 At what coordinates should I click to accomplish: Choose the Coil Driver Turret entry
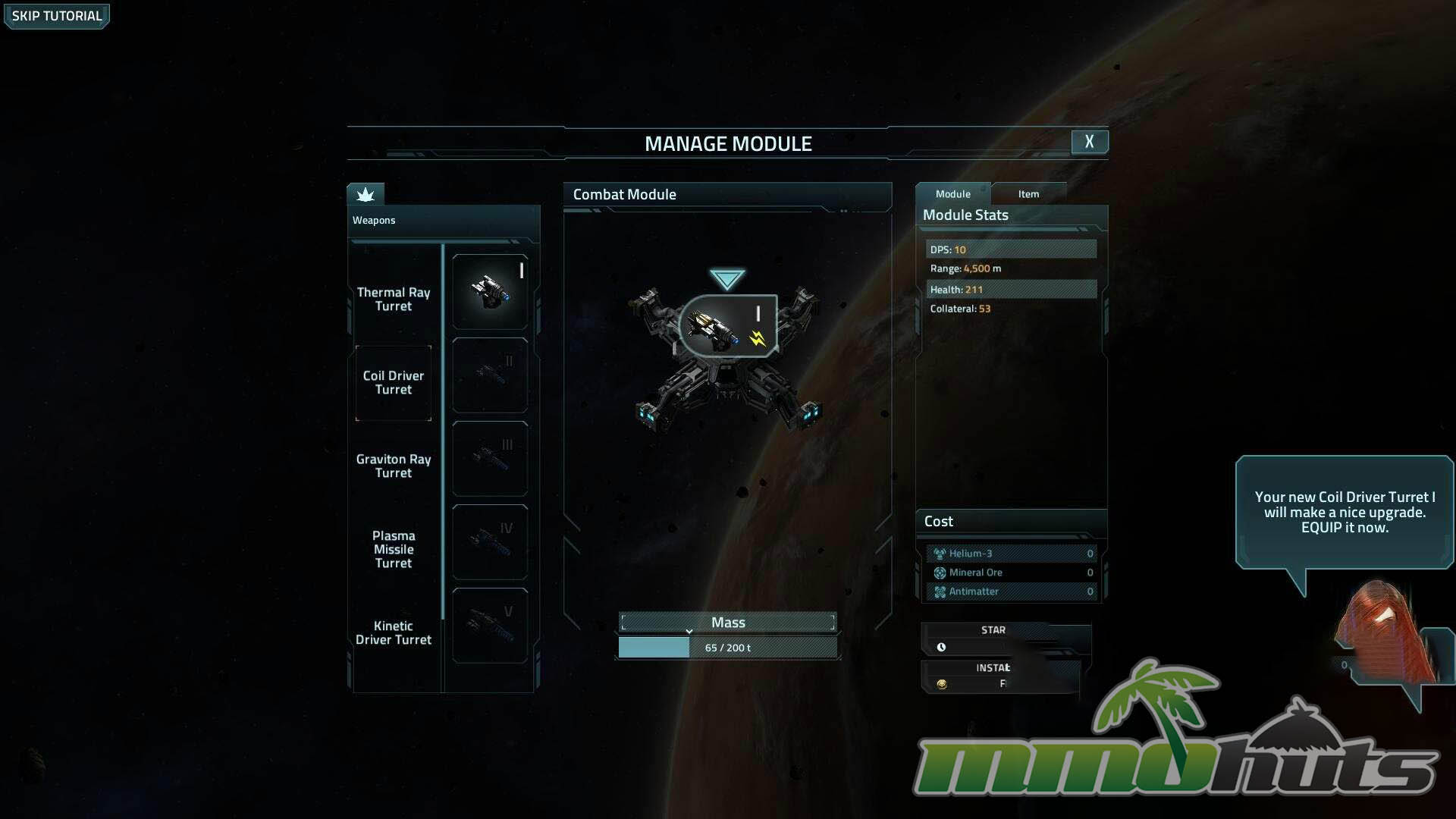coord(393,383)
